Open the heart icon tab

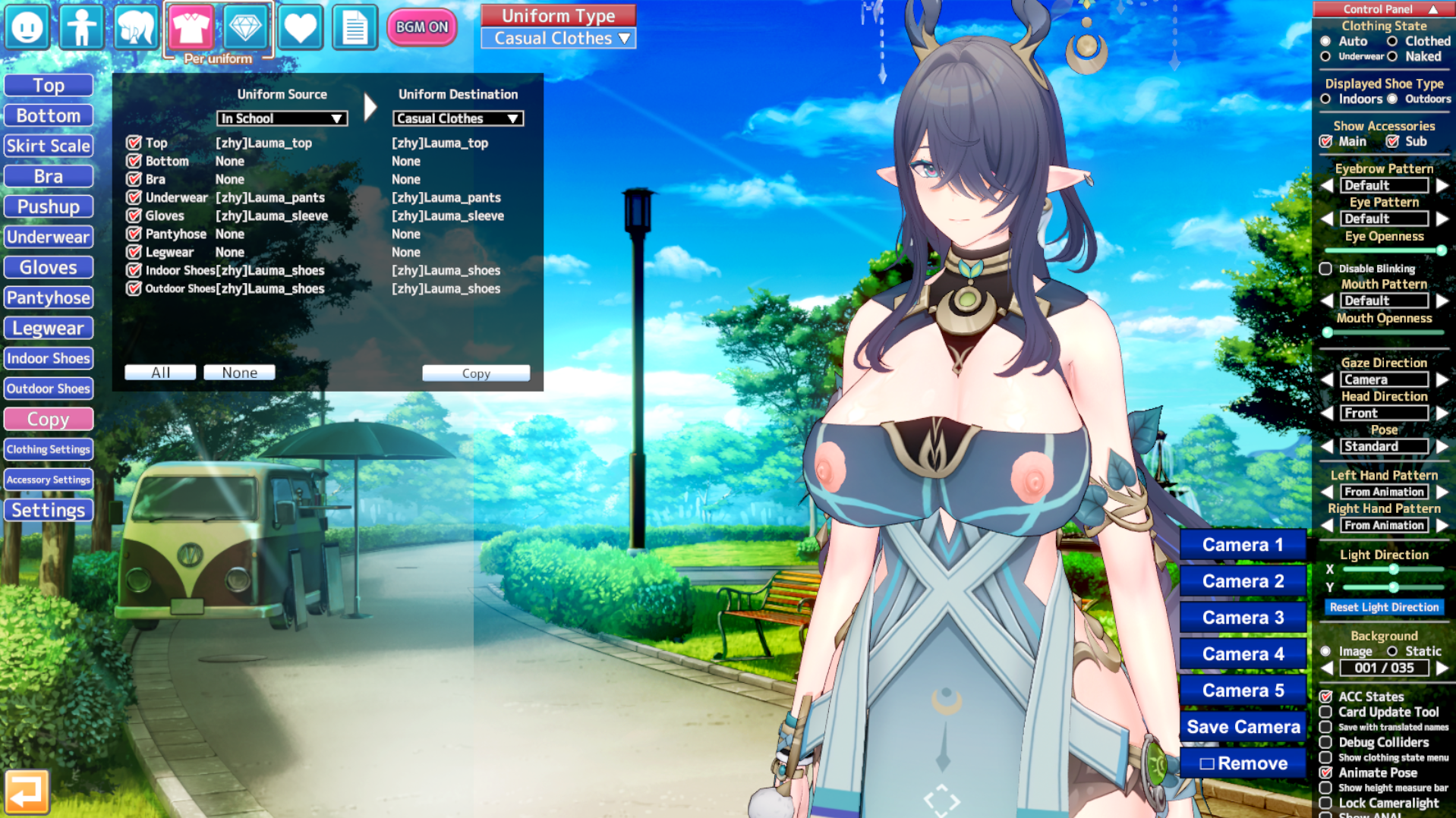point(300,27)
